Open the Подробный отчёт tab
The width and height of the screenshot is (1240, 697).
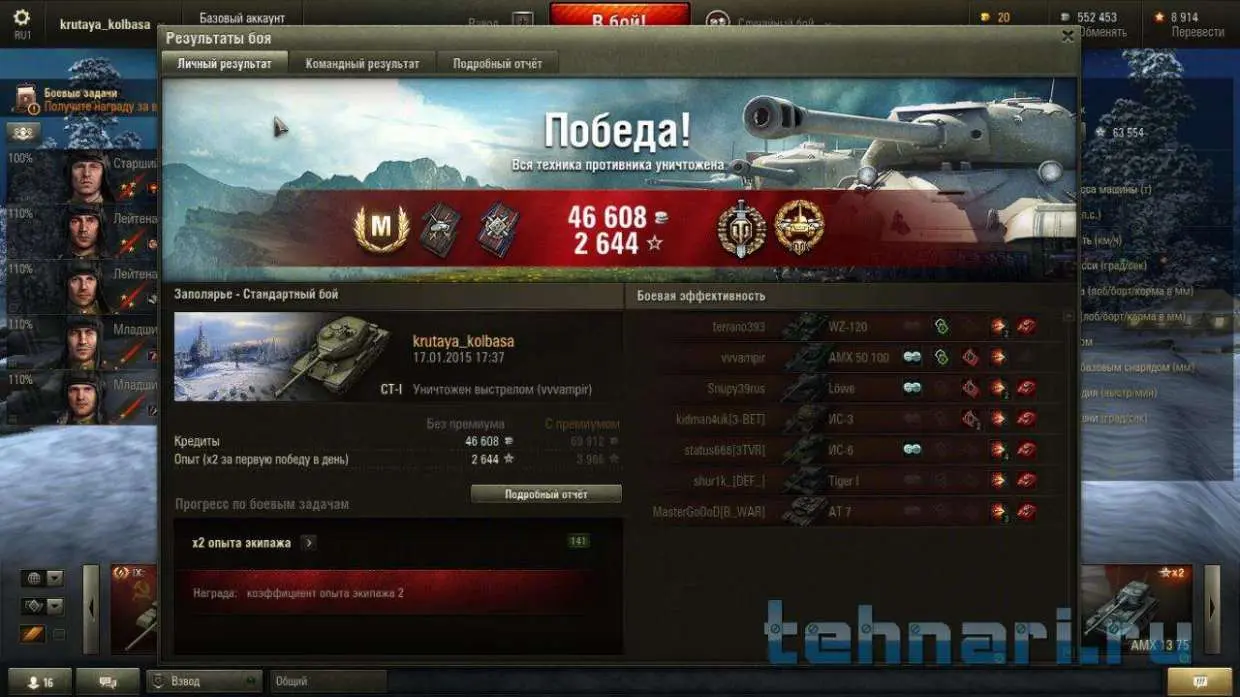click(497, 63)
